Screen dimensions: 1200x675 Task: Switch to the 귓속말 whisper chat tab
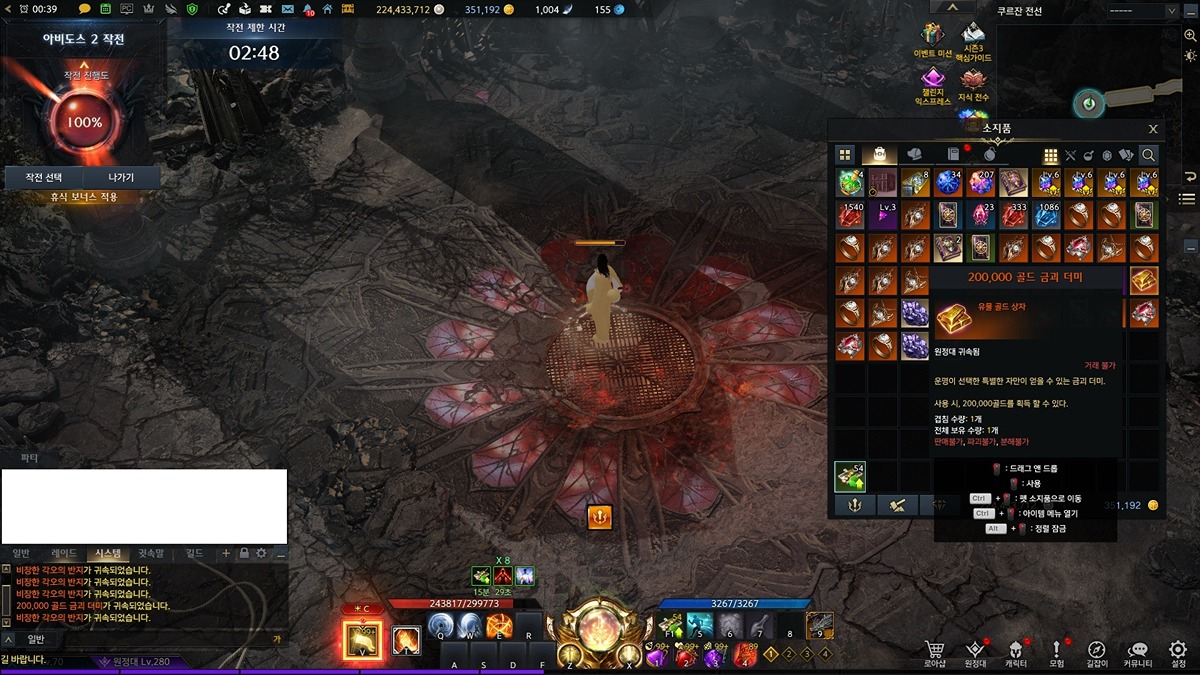tap(150, 553)
